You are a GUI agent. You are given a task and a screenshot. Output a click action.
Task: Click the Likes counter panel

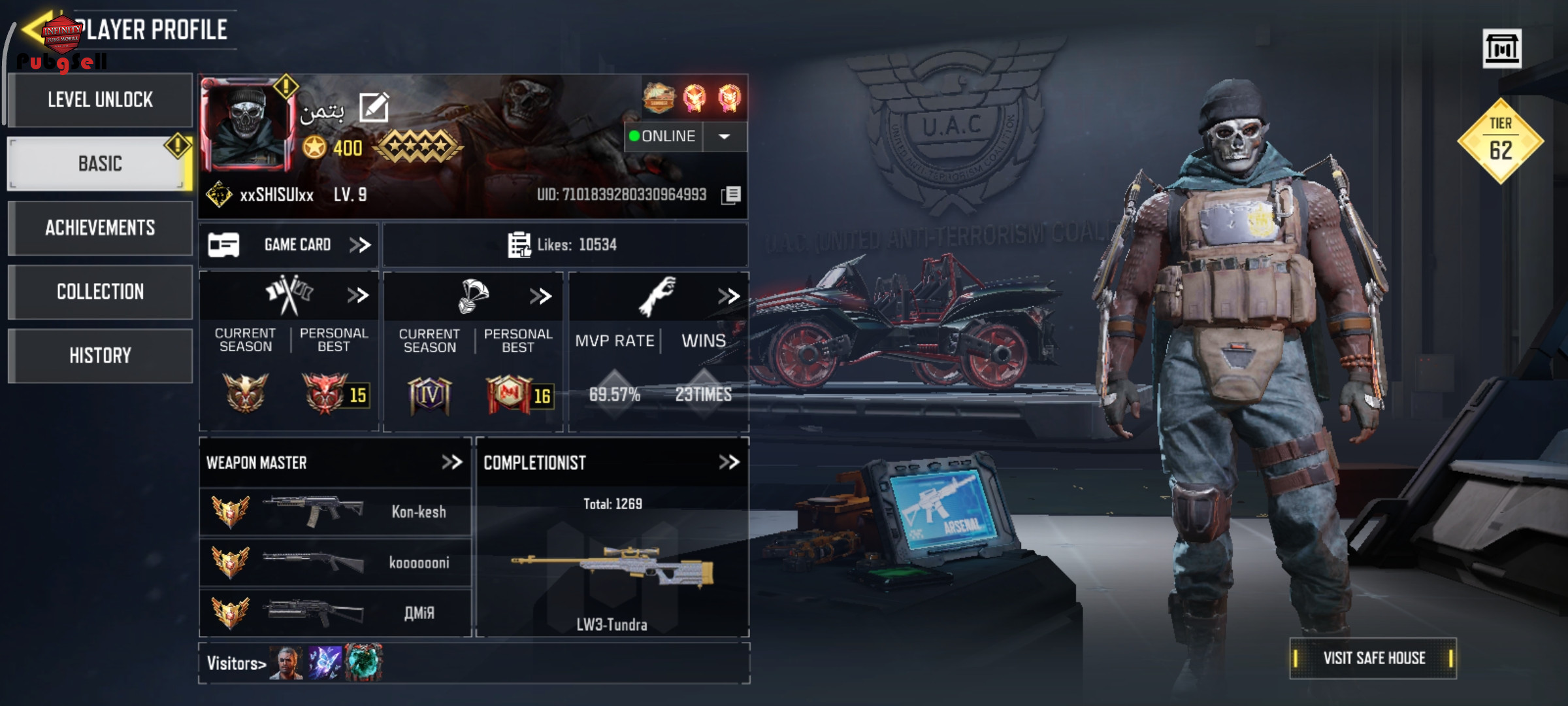pyautogui.click(x=564, y=245)
